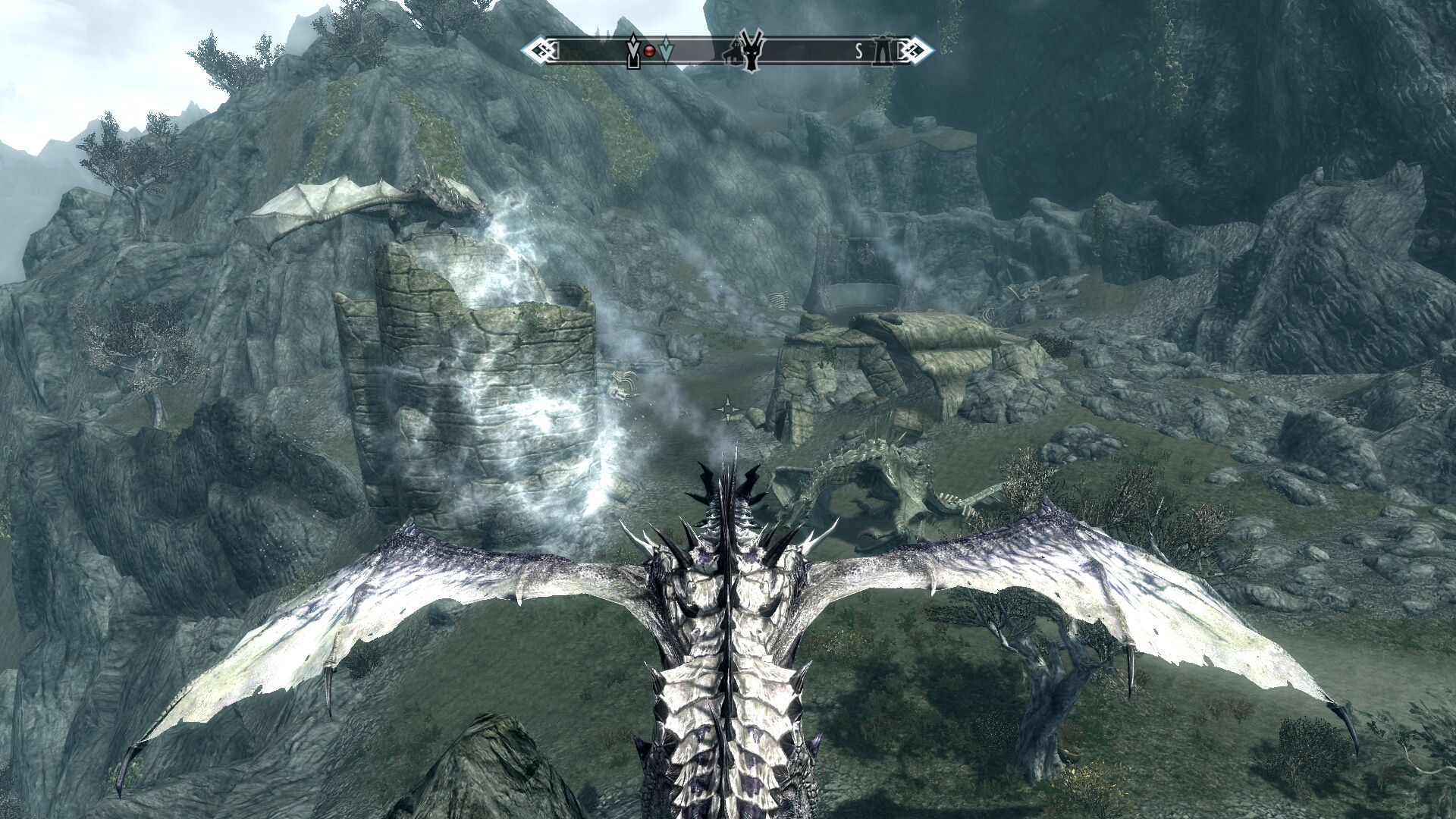Click the white quest arrow marker
This screenshot has width=1456, height=819.
point(634,52)
